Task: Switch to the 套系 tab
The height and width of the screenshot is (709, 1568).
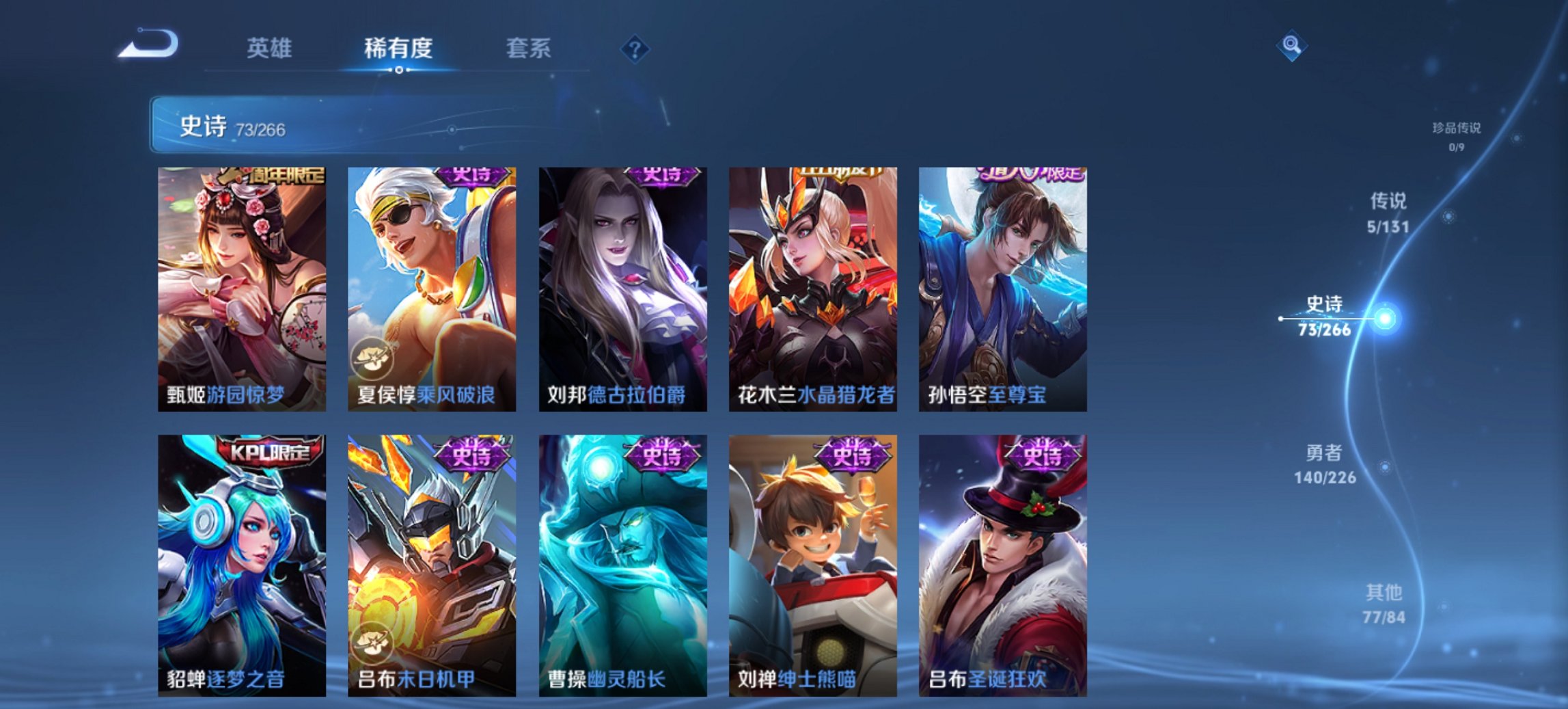Action: pyautogui.click(x=529, y=48)
